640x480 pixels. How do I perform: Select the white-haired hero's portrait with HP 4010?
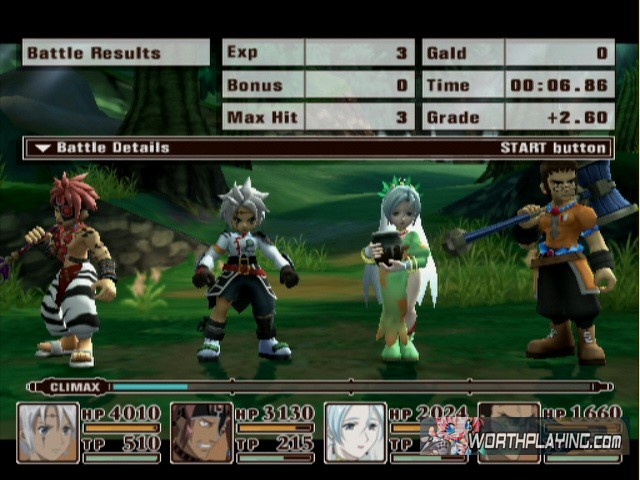coord(48,432)
